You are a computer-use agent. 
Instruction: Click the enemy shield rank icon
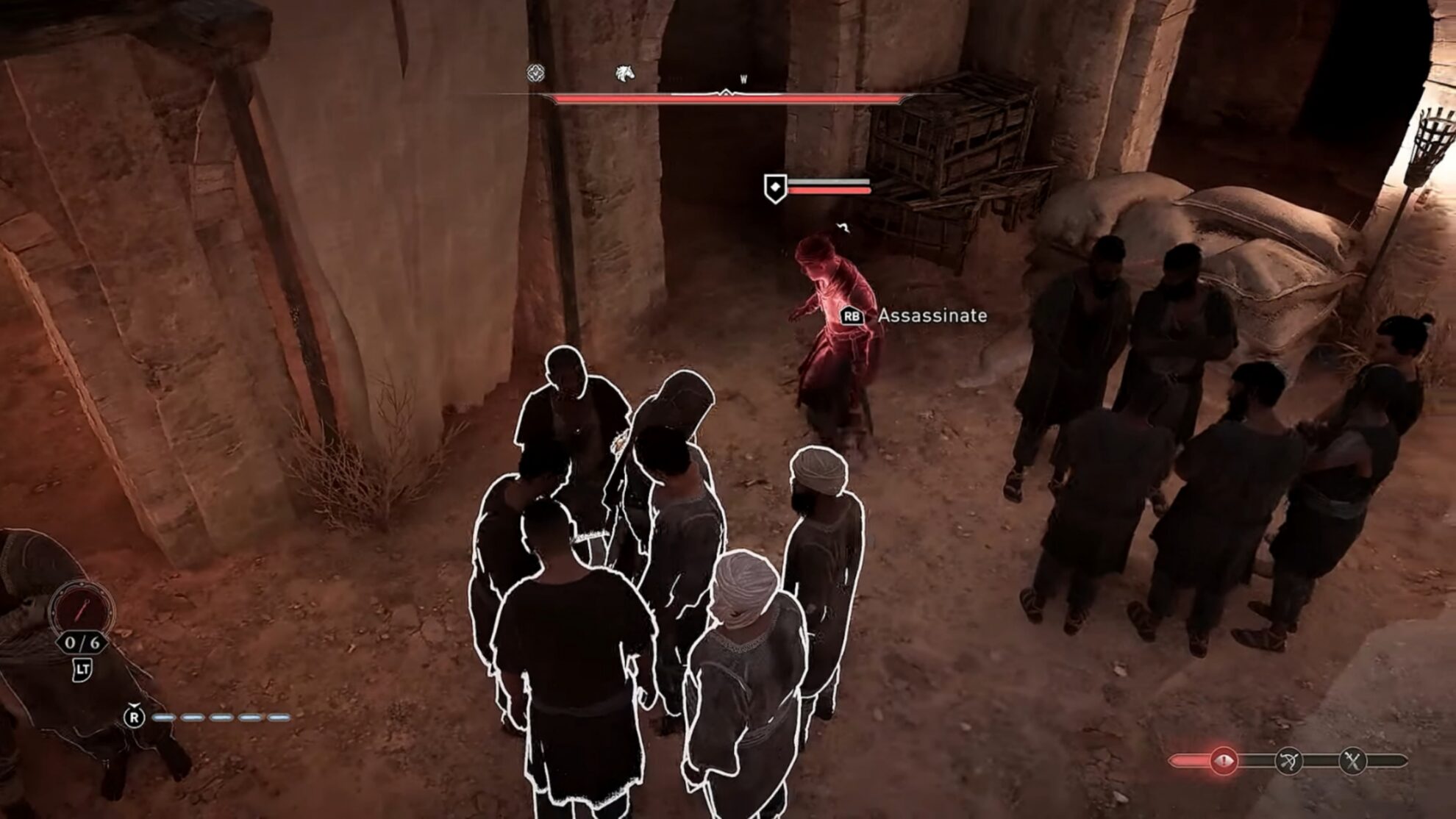tap(774, 188)
